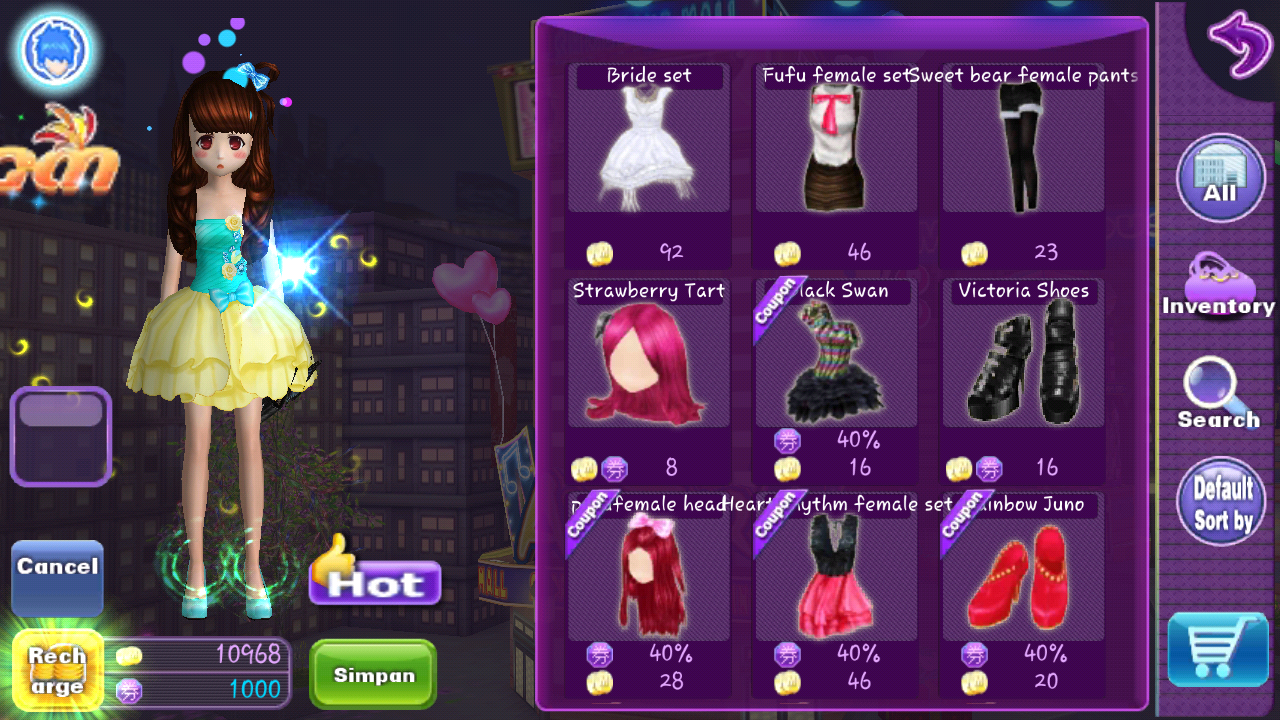Open the Recharge coins button
Screen dimensions: 1280x720
click(57, 671)
